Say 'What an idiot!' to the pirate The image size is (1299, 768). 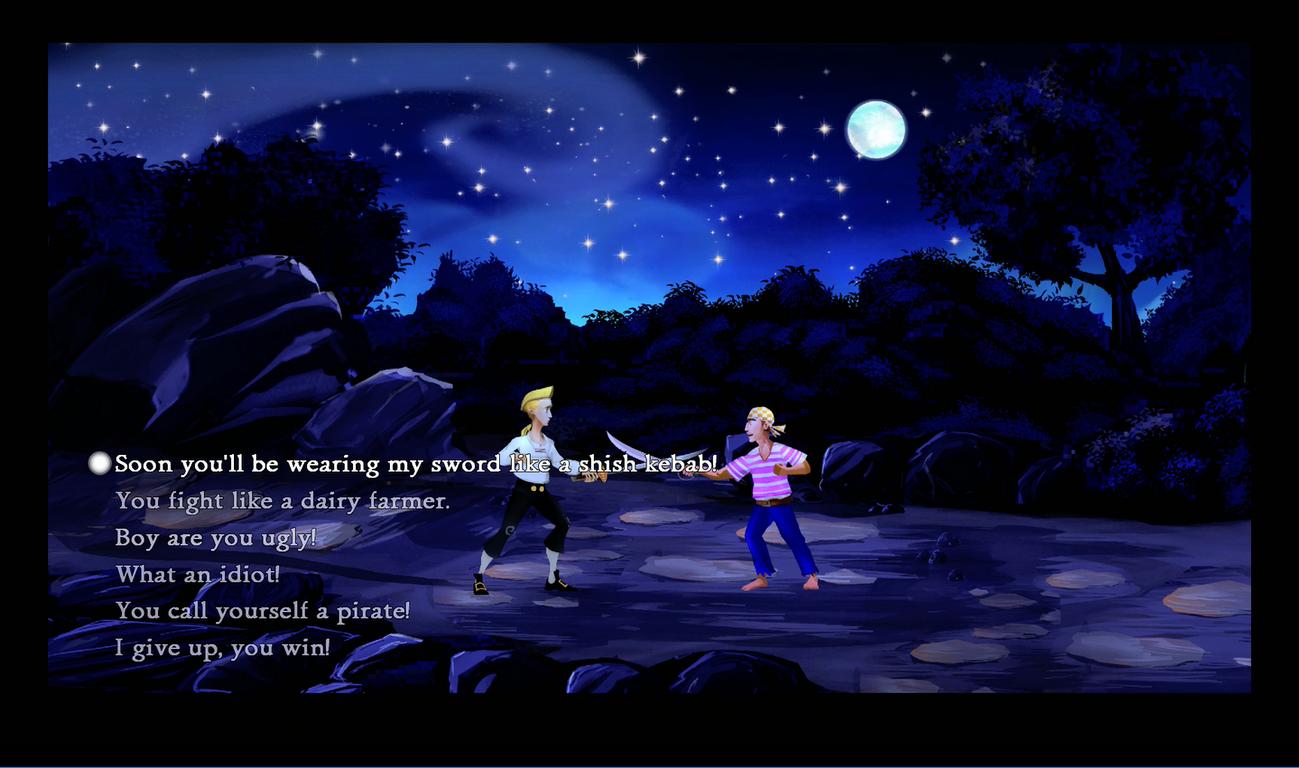198,575
